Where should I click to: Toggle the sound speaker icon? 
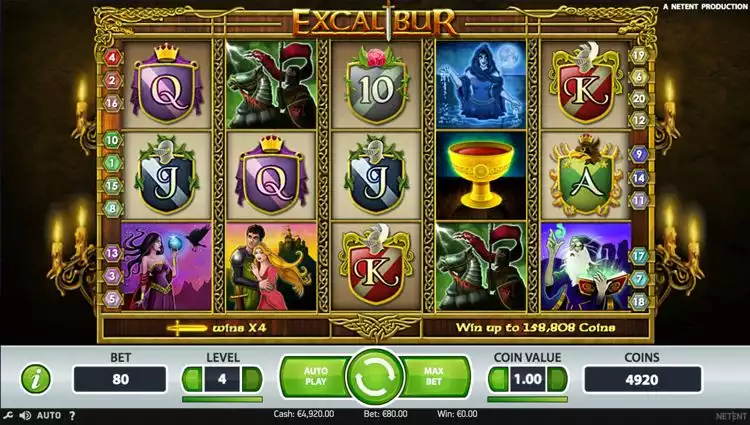[25, 415]
